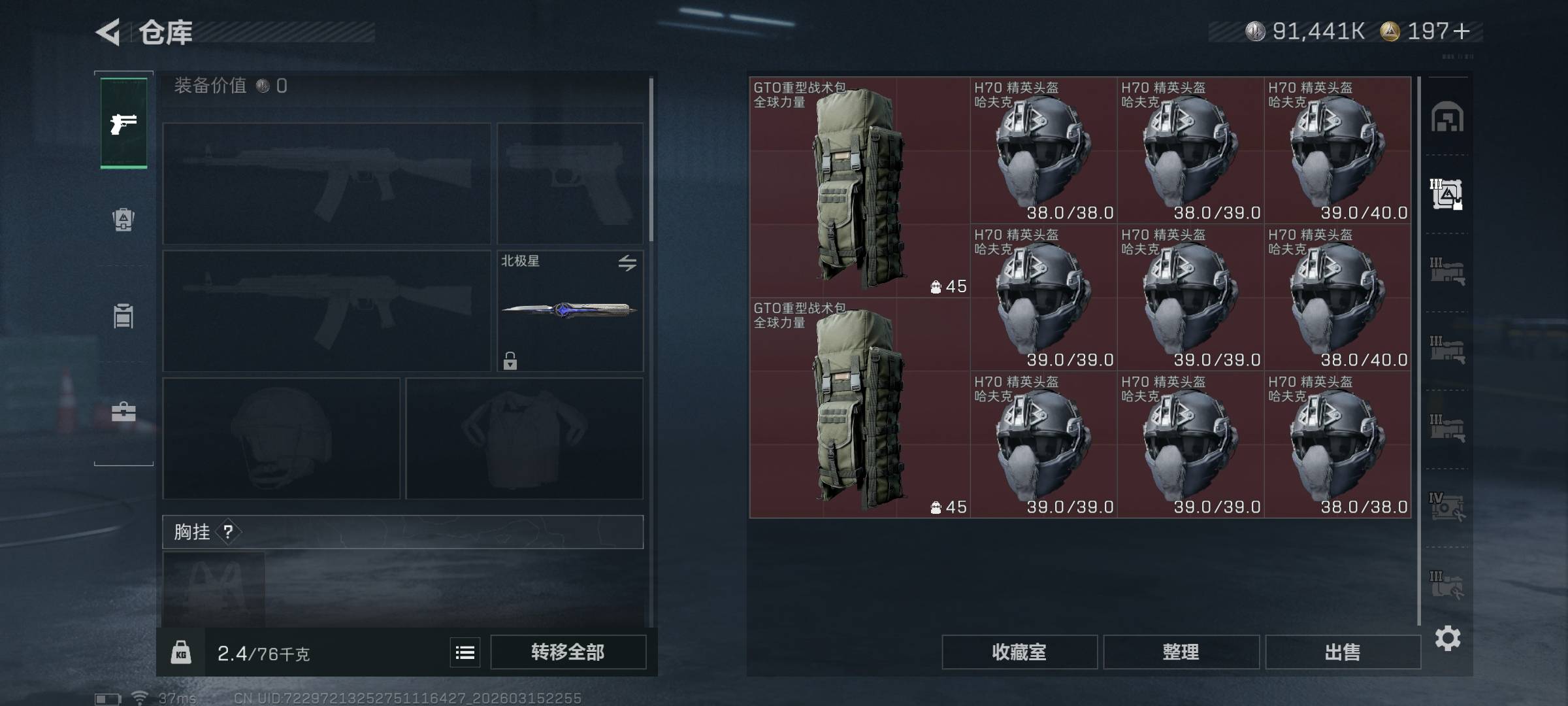Open stash settings gear icon

click(x=1447, y=638)
